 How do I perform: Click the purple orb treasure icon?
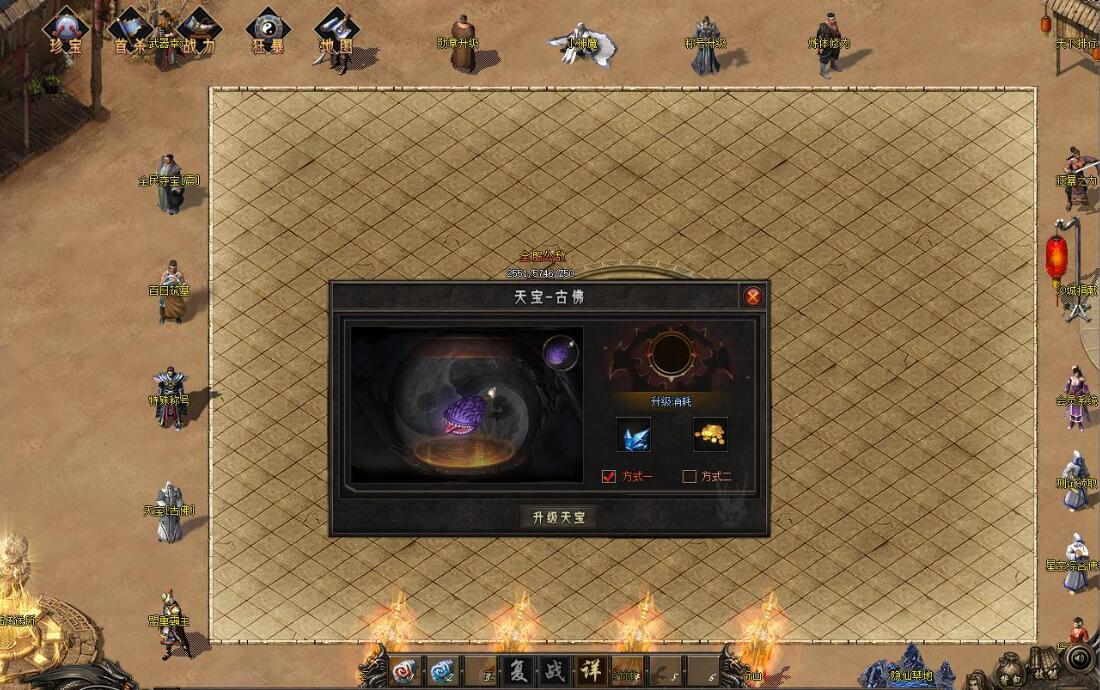[x=560, y=353]
